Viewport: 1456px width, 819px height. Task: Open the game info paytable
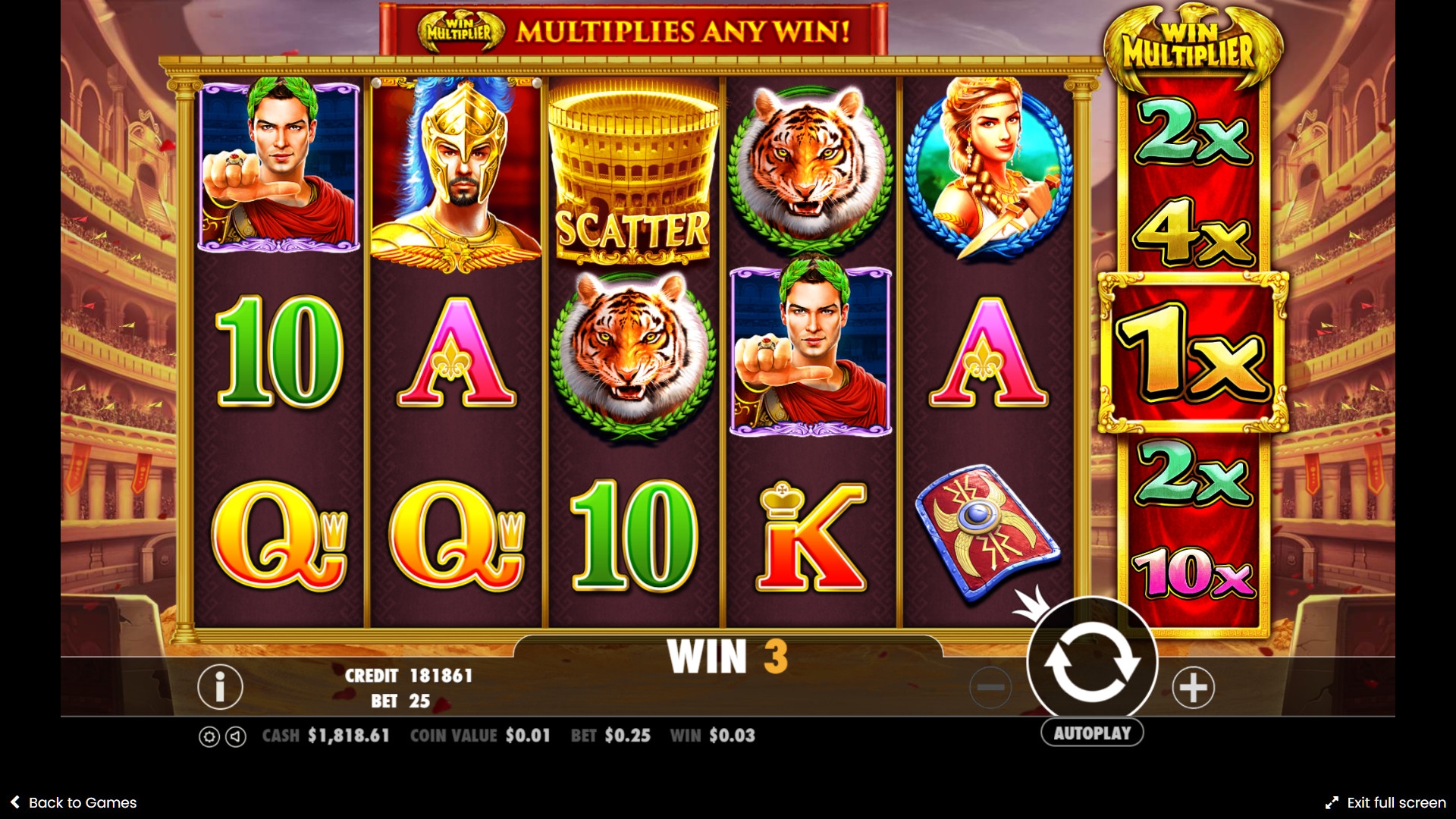(x=220, y=687)
